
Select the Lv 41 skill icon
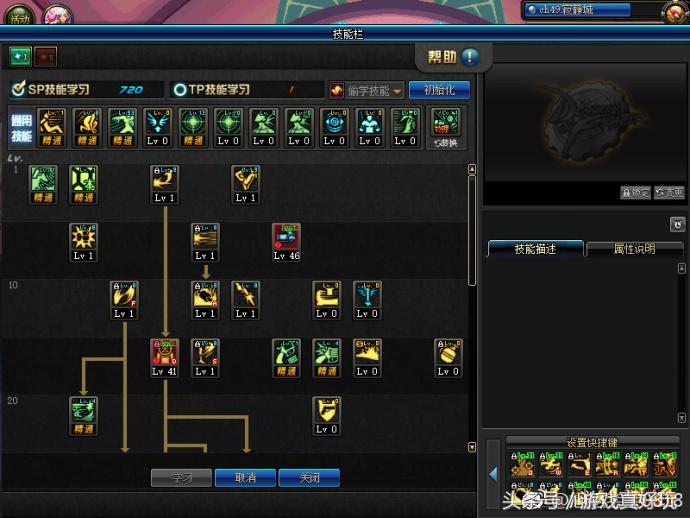click(x=164, y=352)
